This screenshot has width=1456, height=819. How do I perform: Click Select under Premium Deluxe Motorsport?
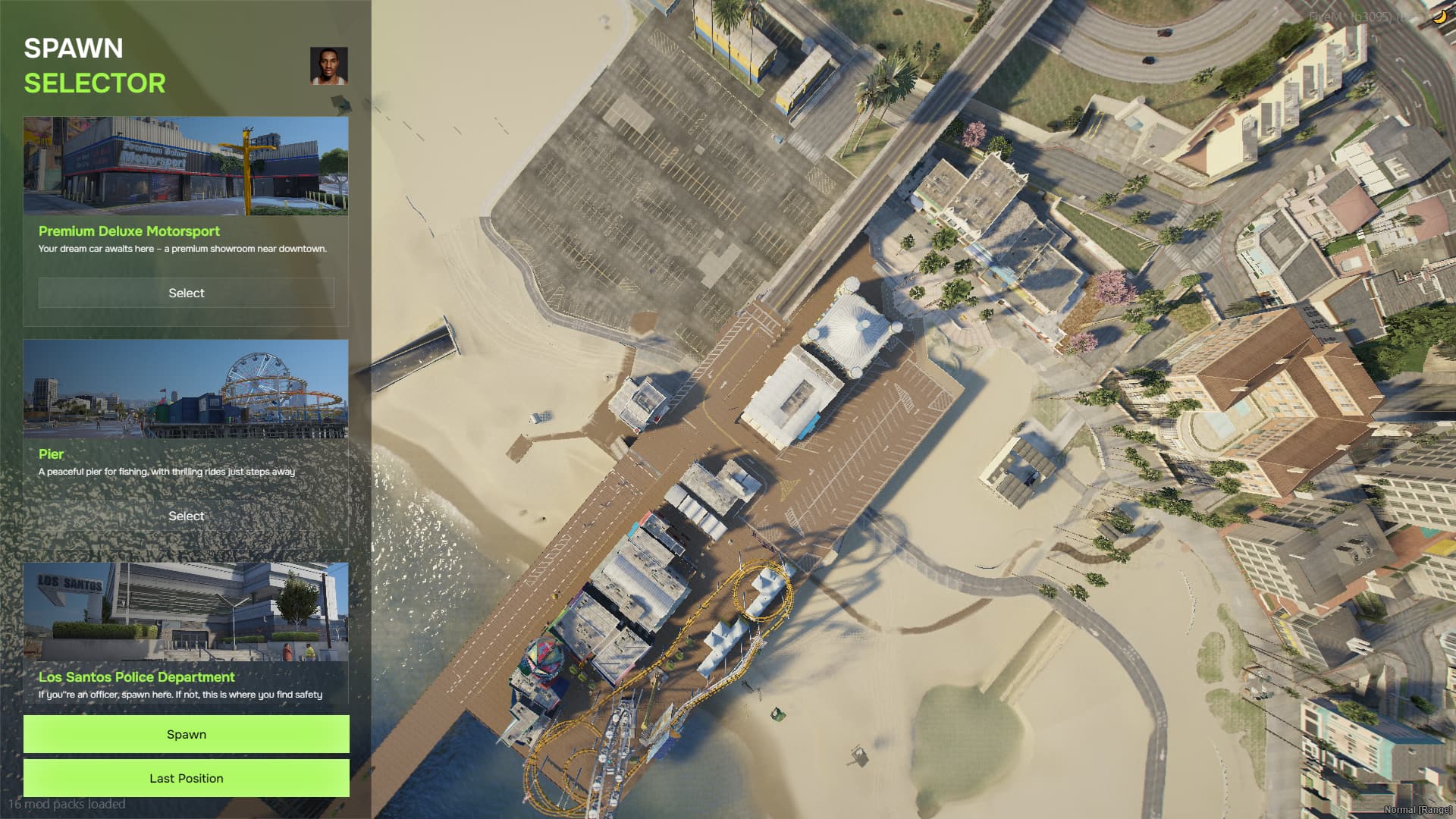[x=185, y=293]
